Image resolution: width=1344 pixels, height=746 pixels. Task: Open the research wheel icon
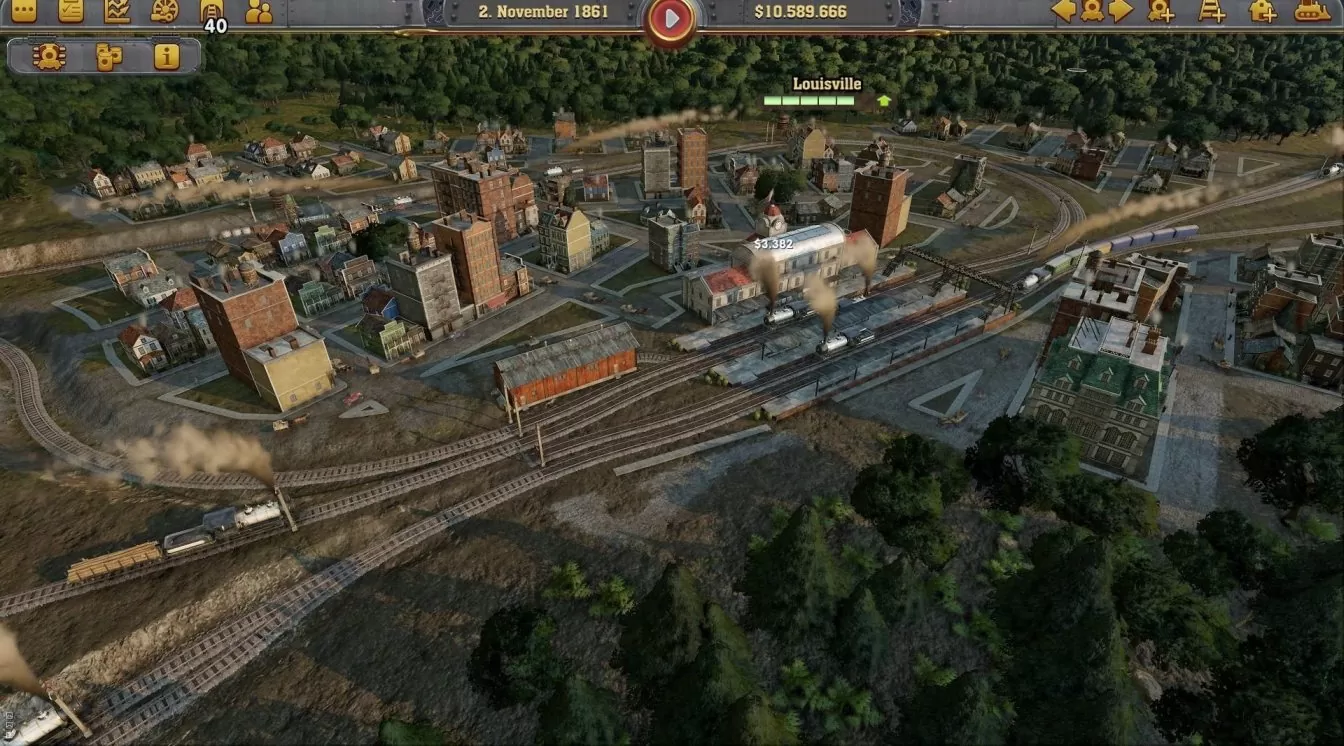[x=165, y=11]
